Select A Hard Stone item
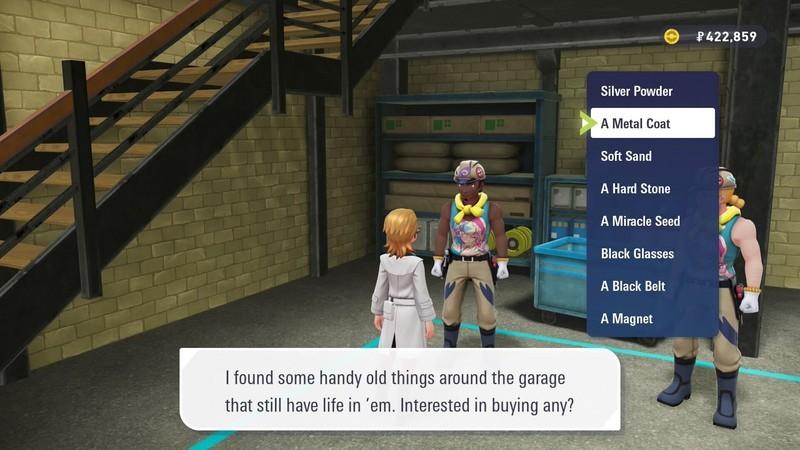 (636, 189)
